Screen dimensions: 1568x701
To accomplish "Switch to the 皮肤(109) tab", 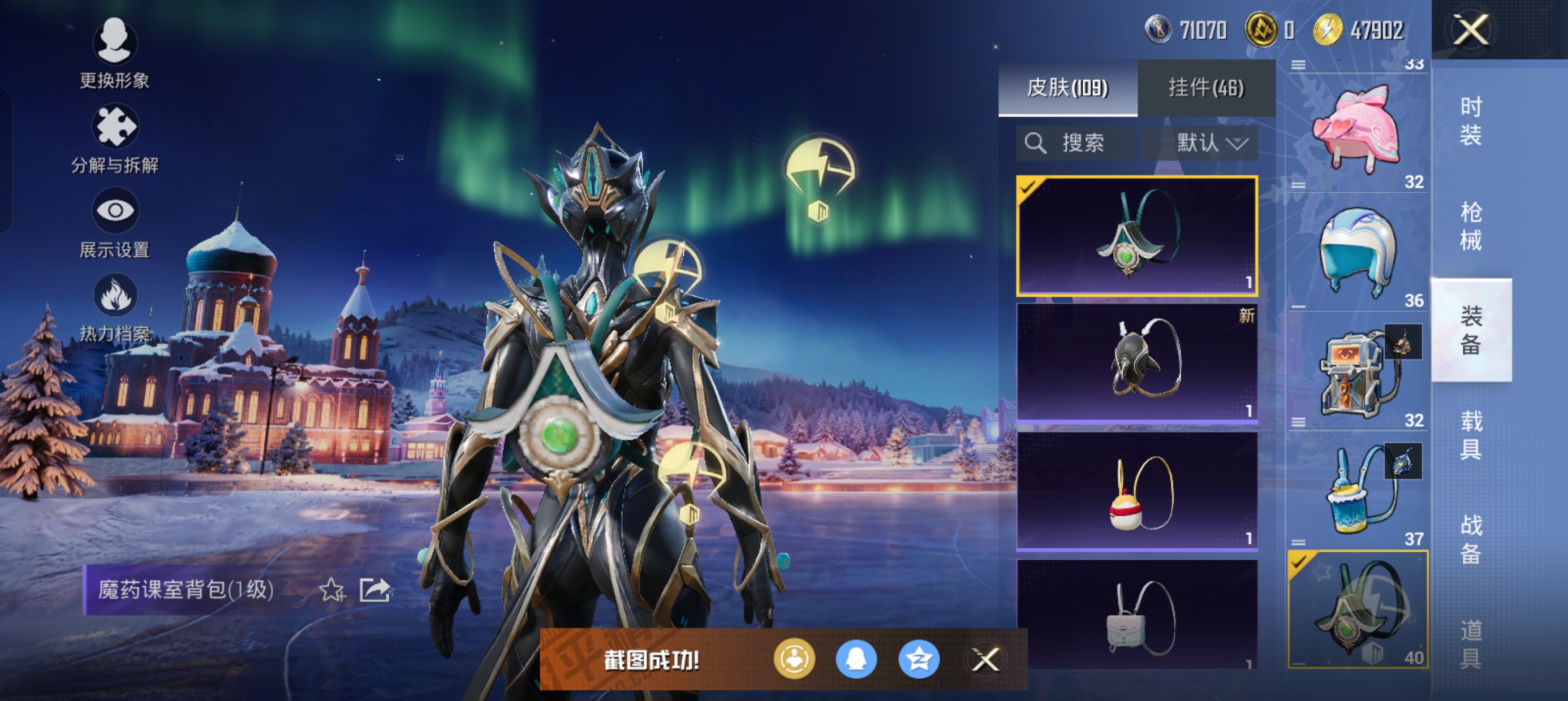I will click(1067, 88).
